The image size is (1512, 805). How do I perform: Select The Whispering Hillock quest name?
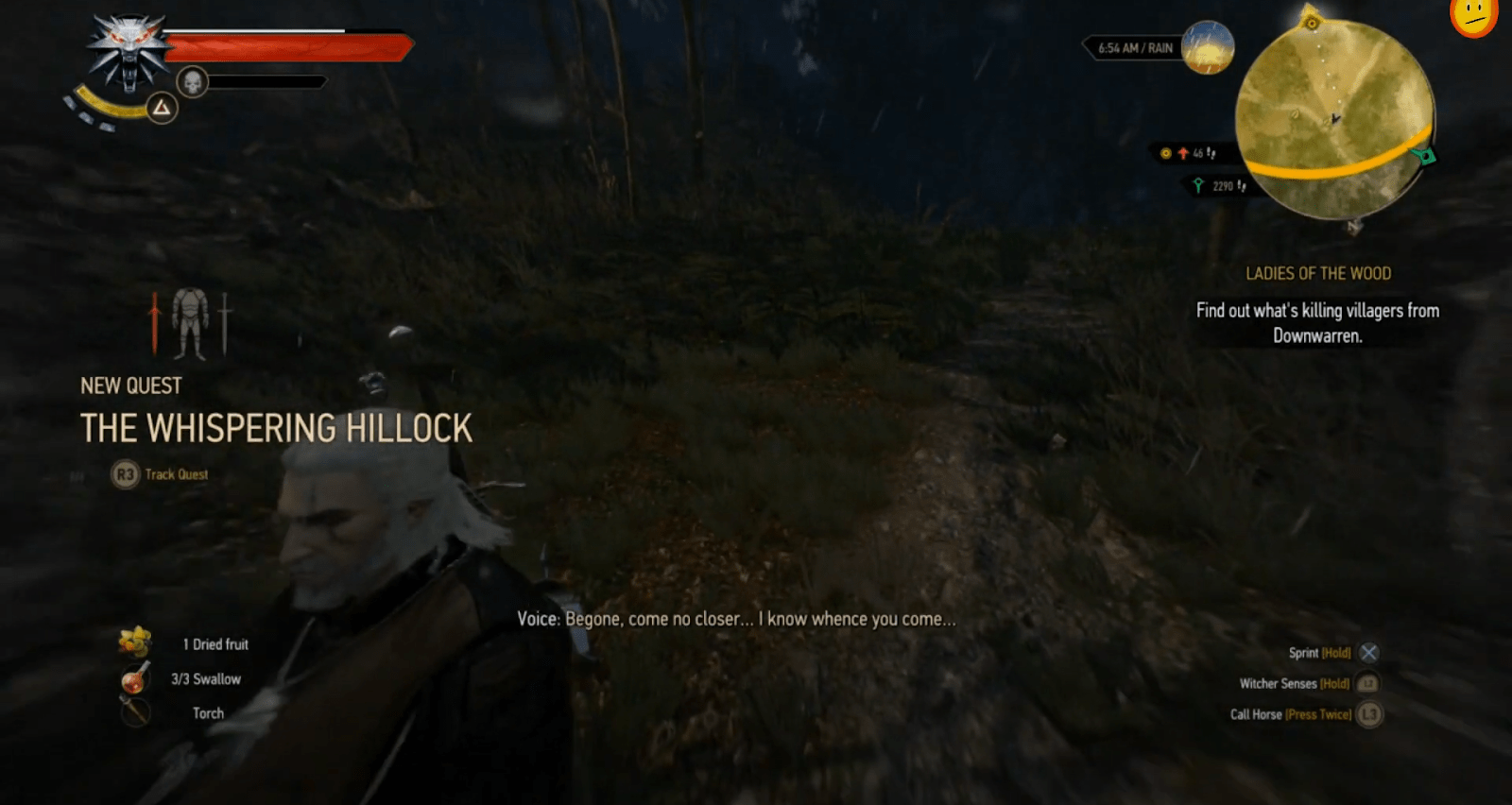pyautogui.click(x=275, y=427)
